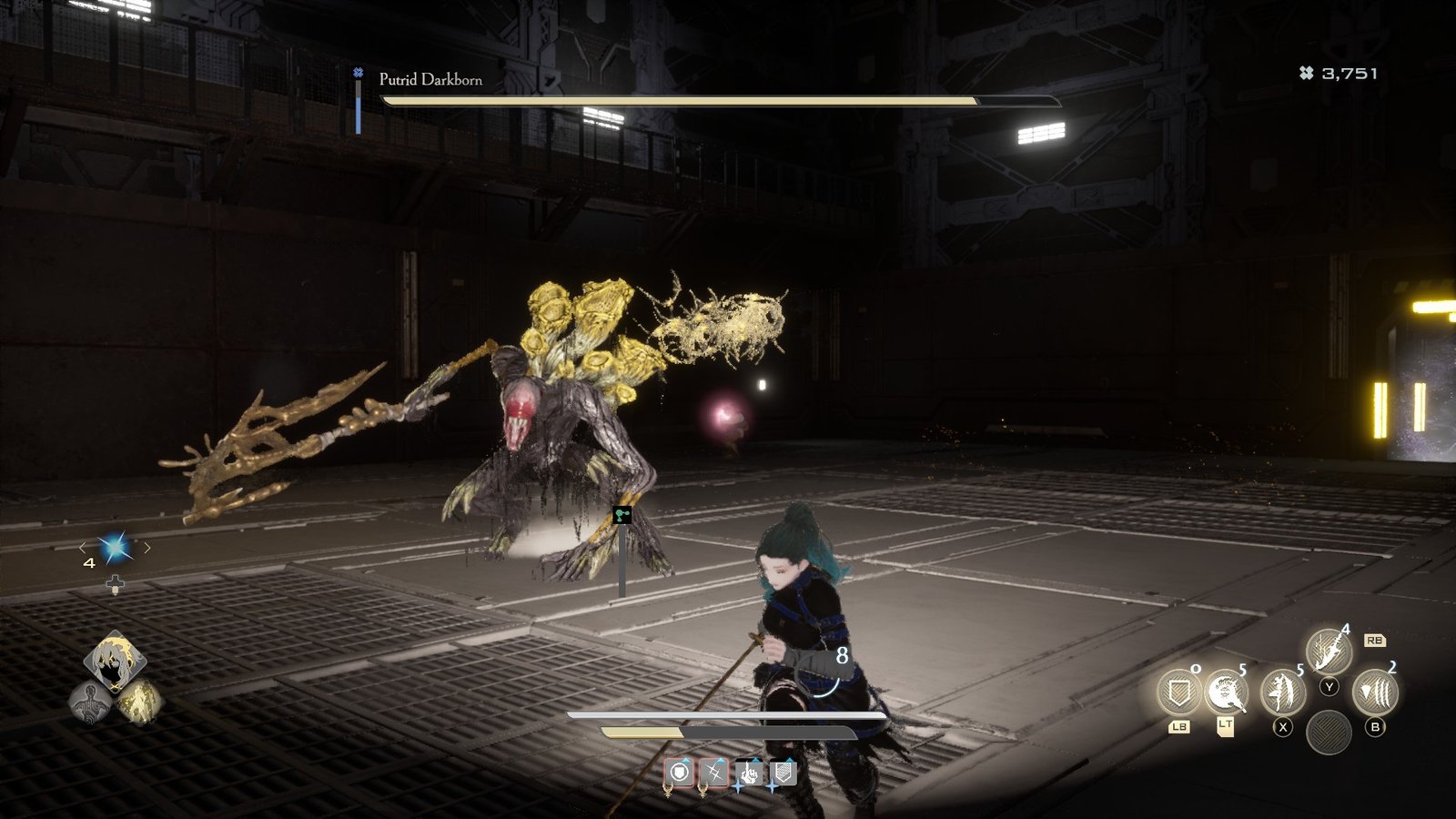1456x819 pixels.
Task: Click the yellow gauge bar below the player
Action: 641,731
